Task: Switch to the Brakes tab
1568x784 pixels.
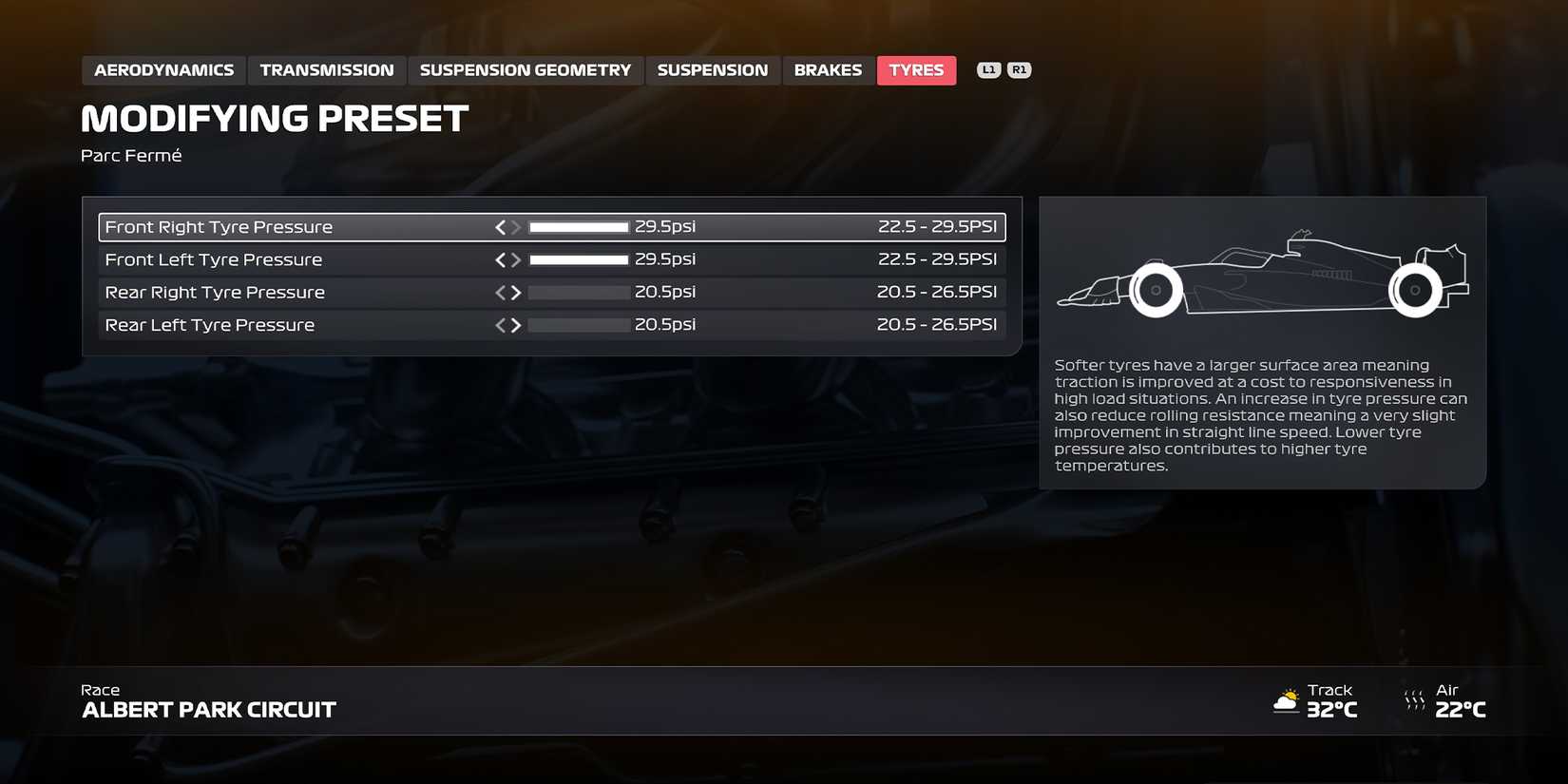Action: (828, 69)
